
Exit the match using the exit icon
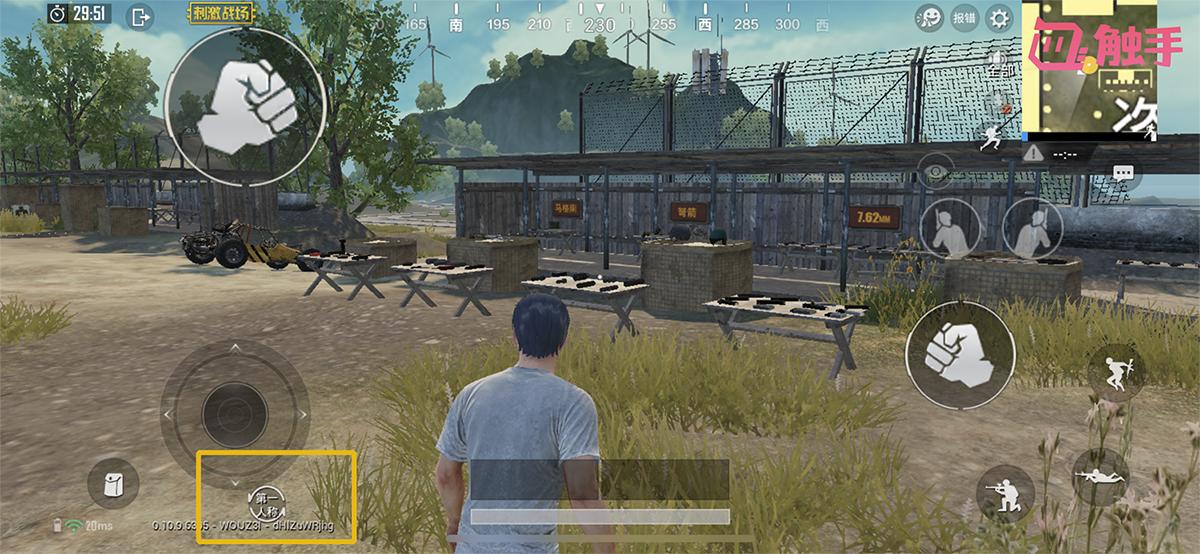coord(141,16)
